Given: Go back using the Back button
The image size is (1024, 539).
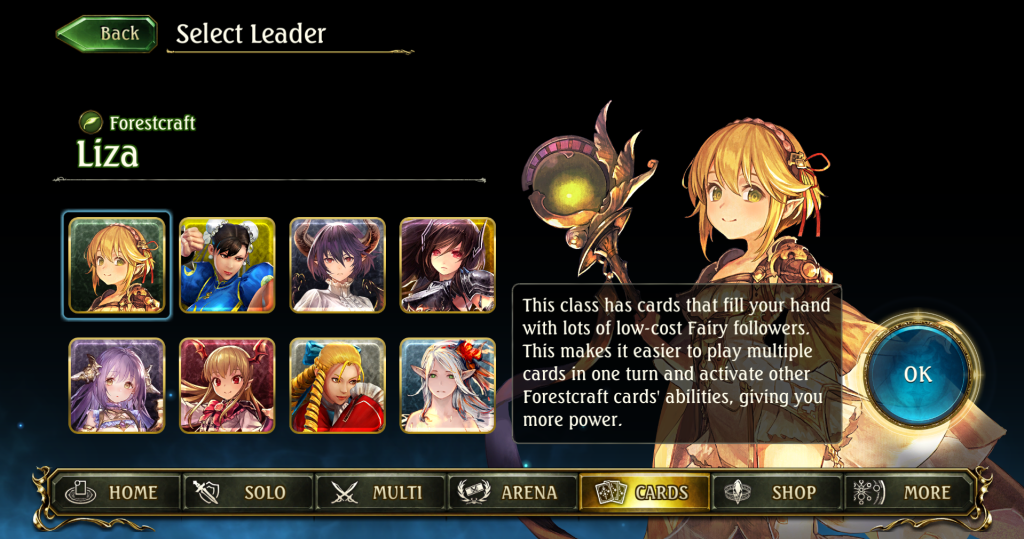Looking at the screenshot, I should 108,34.
